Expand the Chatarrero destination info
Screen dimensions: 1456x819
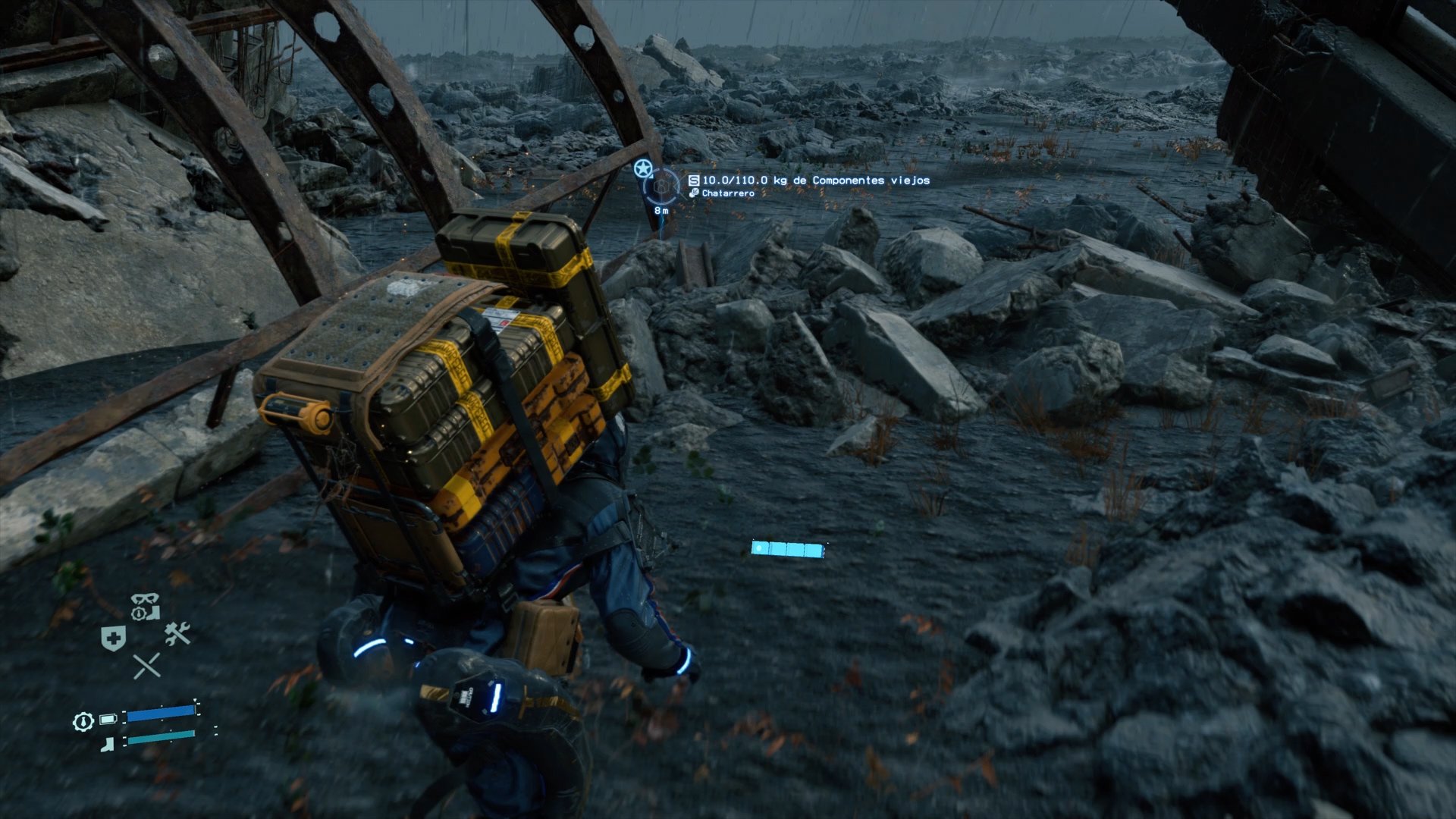(x=728, y=194)
